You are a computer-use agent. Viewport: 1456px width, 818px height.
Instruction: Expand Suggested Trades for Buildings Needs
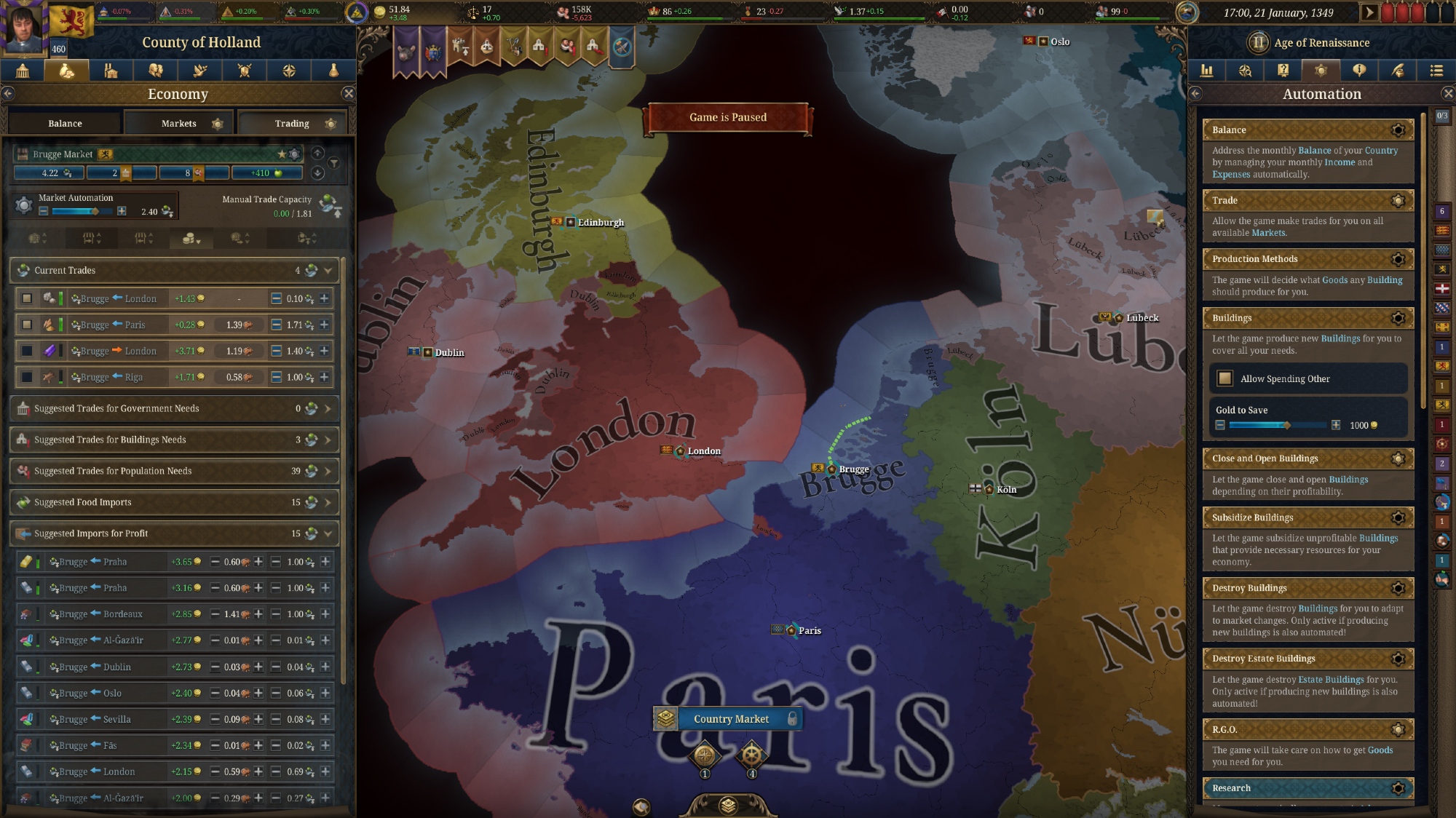coord(328,440)
